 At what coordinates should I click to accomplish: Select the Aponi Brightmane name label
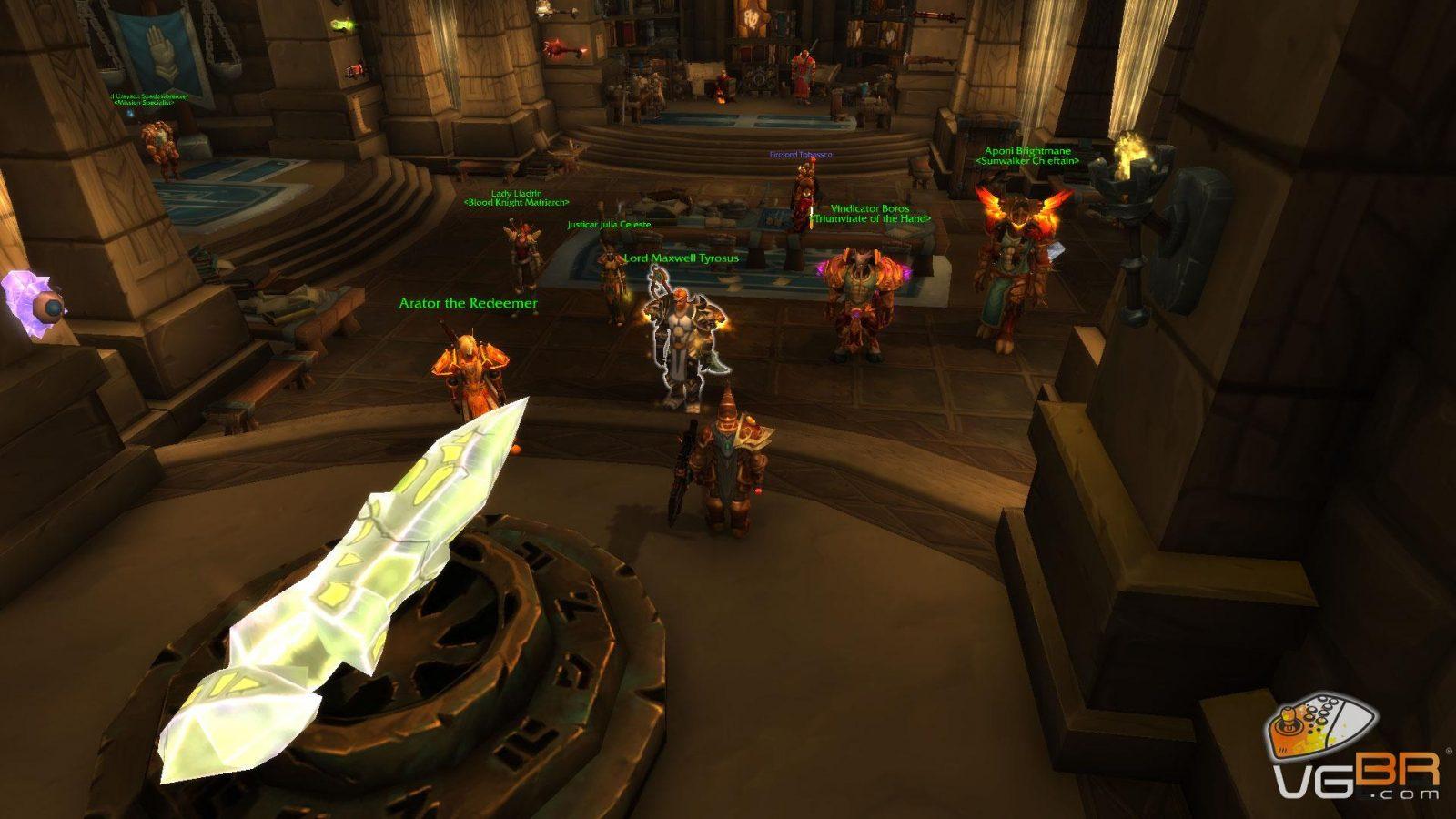pyautogui.click(x=1027, y=151)
